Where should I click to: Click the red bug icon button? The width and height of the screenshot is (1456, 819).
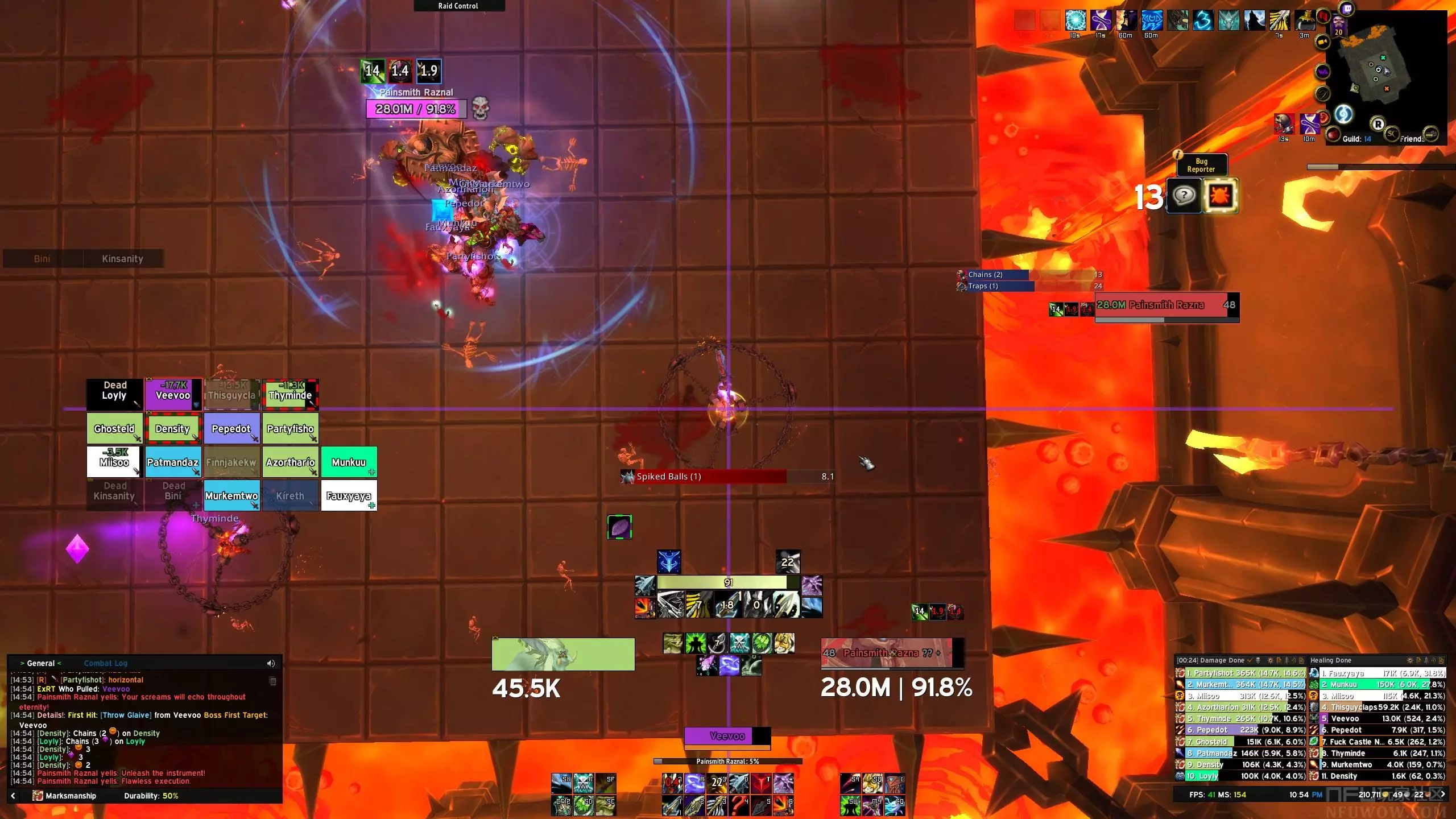pyautogui.click(x=1220, y=196)
